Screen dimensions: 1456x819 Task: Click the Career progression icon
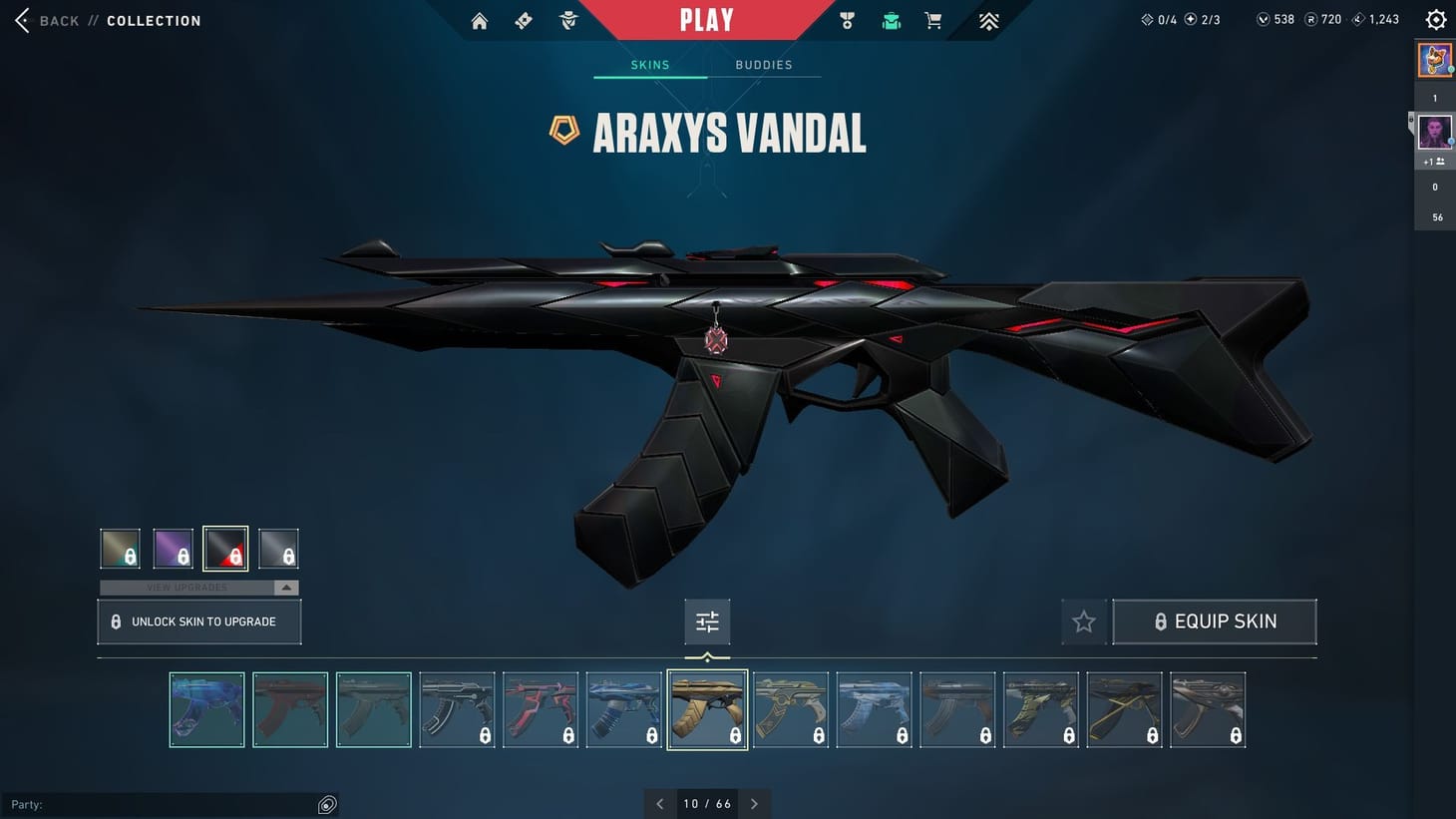pyautogui.click(x=988, y=20)
